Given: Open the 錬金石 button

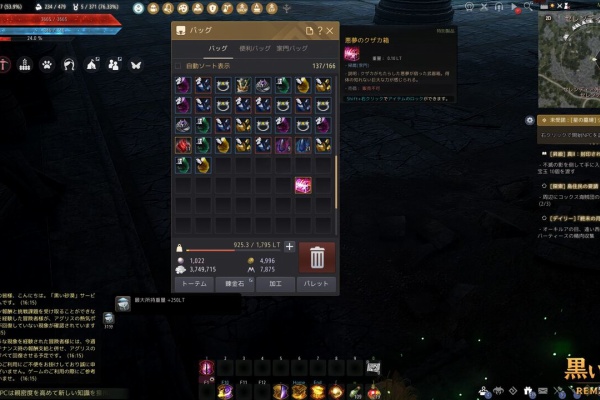Looking at the screenshot, I should 235,284.
